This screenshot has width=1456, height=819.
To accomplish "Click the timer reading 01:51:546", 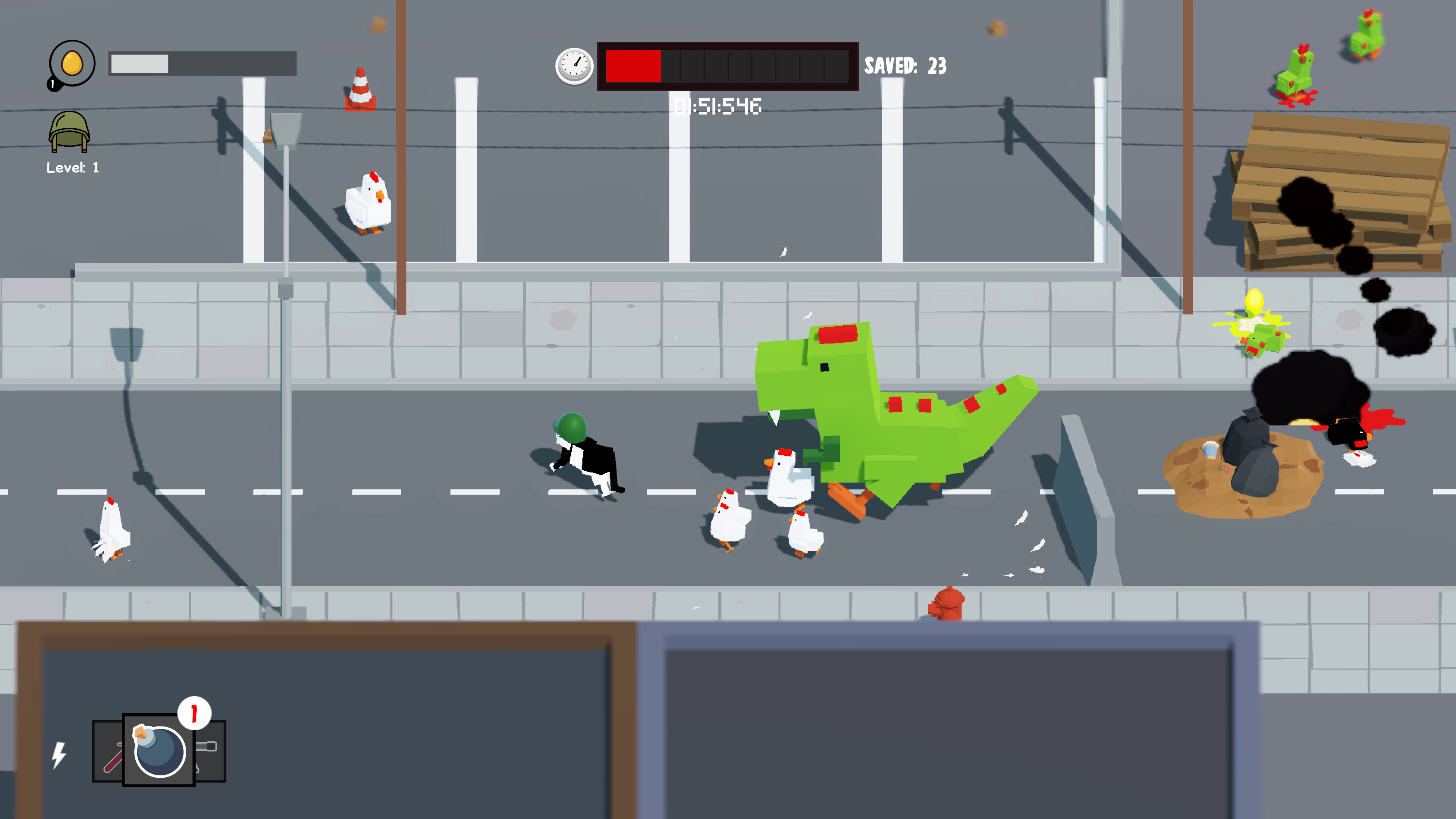I will 718,106.
